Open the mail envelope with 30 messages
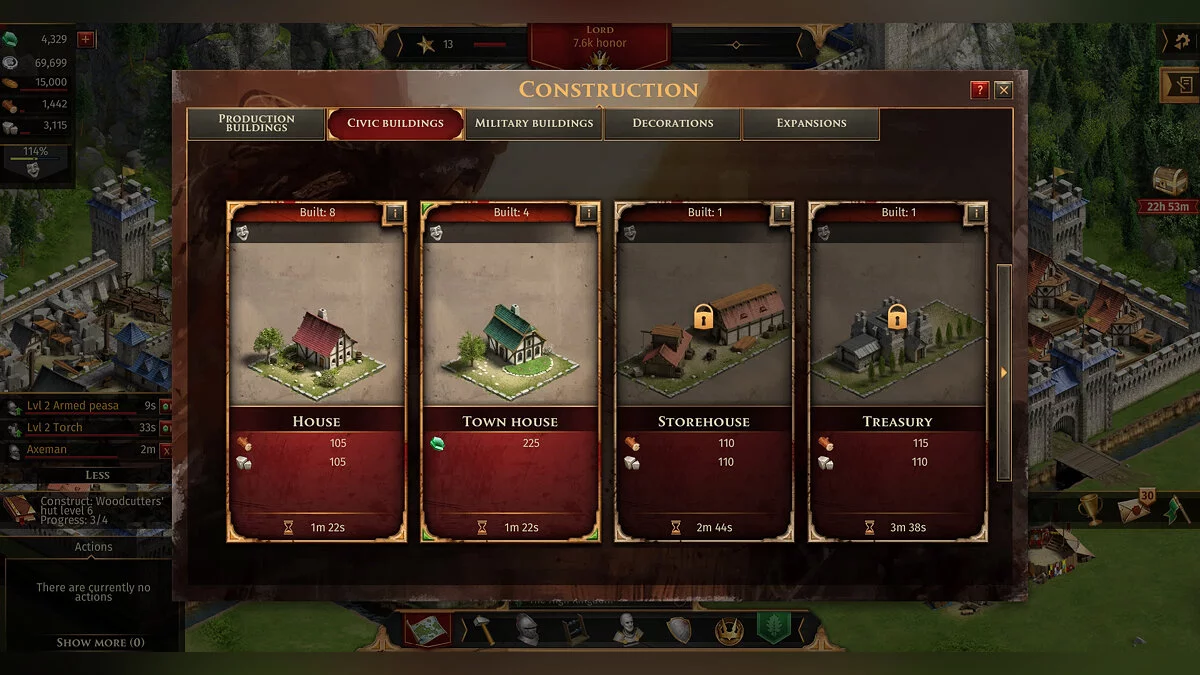The image size is (1200, 675). (x=1133, y=508)
